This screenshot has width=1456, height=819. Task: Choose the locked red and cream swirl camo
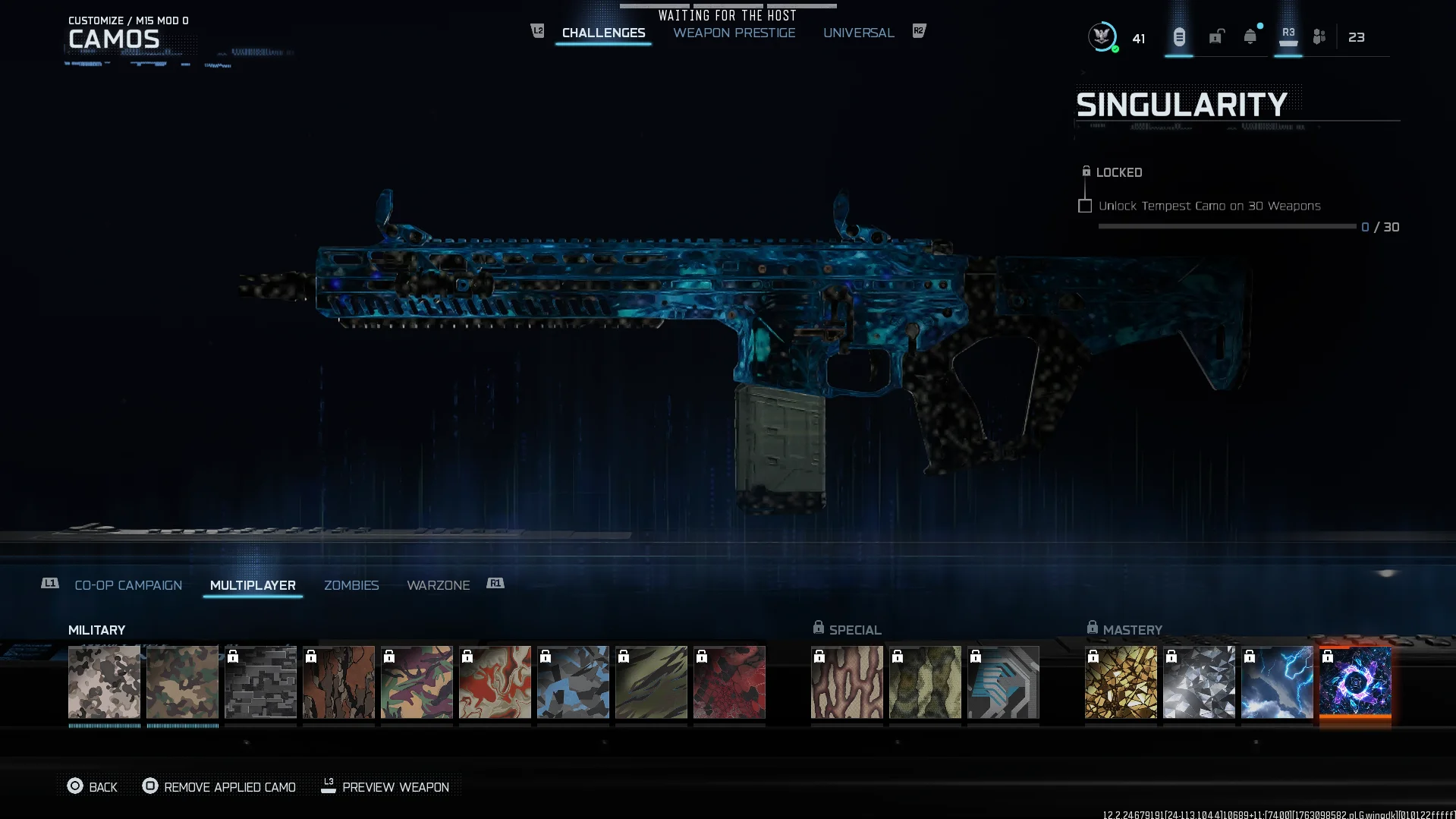[495, 682]
